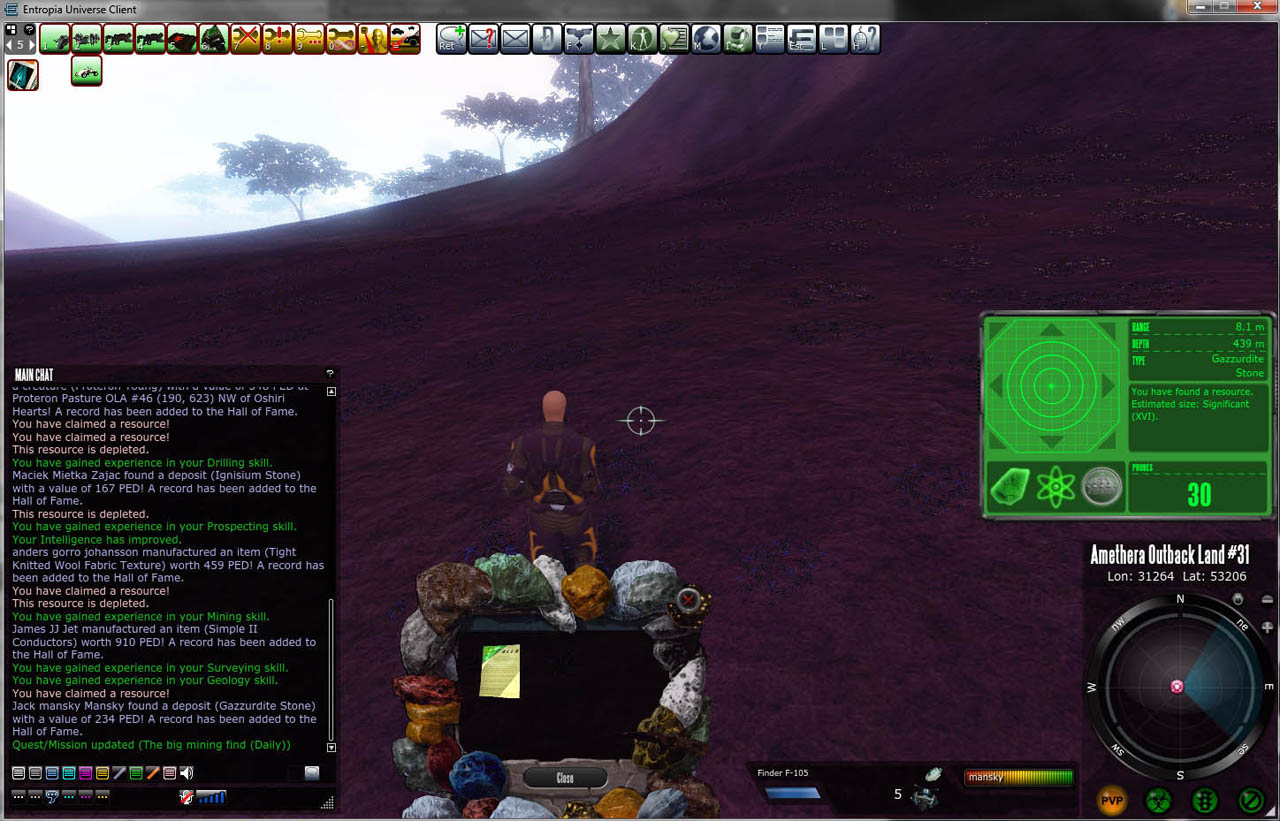
Task: Activate the first weapon hotbar slot
Action: pos(55,39)
